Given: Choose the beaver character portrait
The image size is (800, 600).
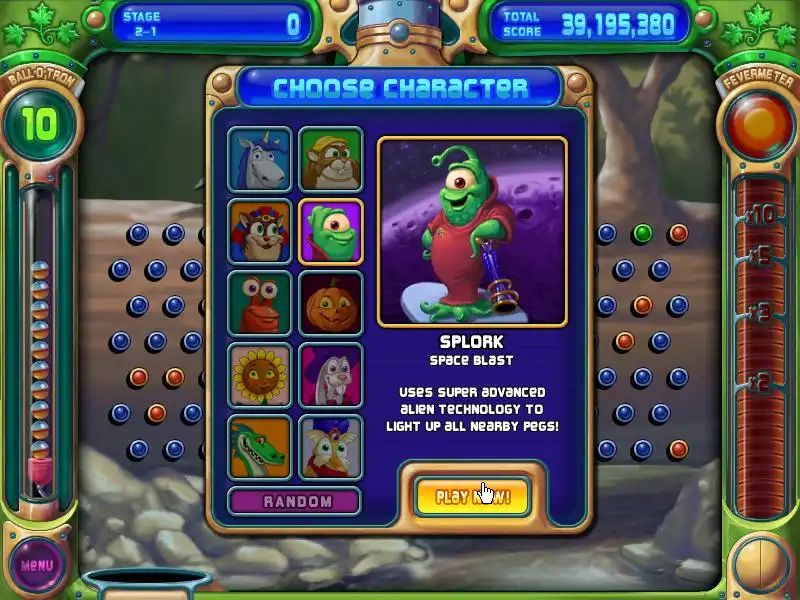Looking at the screenshot, I should point(331,159).
